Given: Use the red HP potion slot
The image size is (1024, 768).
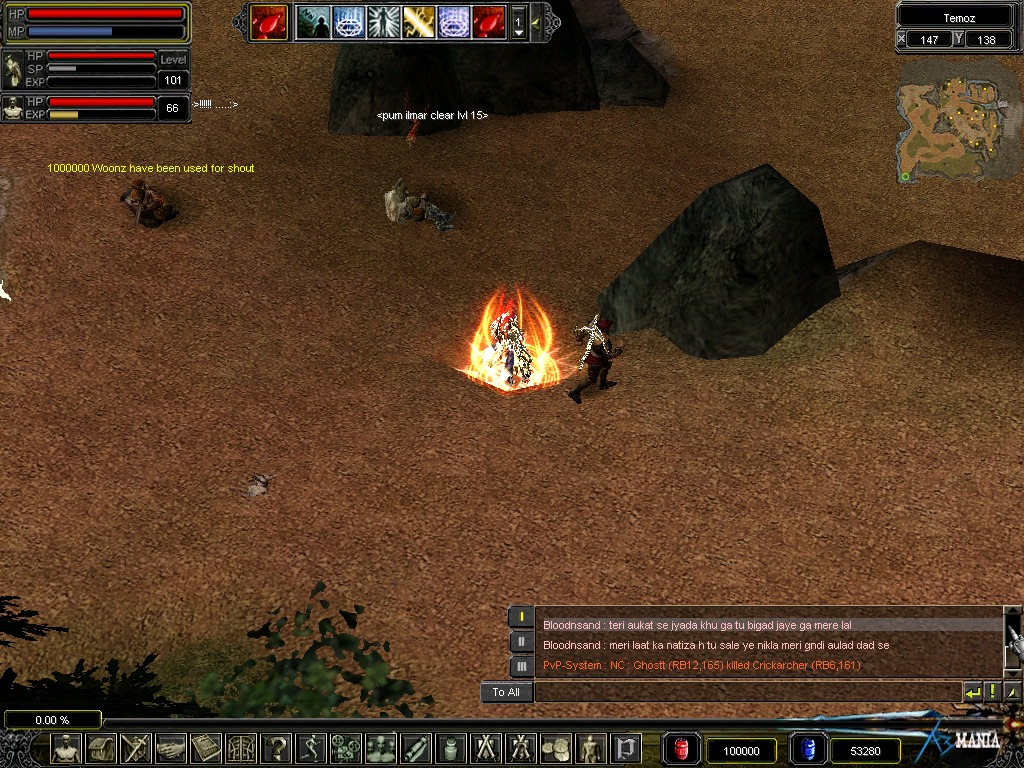Looking at the screenshot, I should 682,750.
